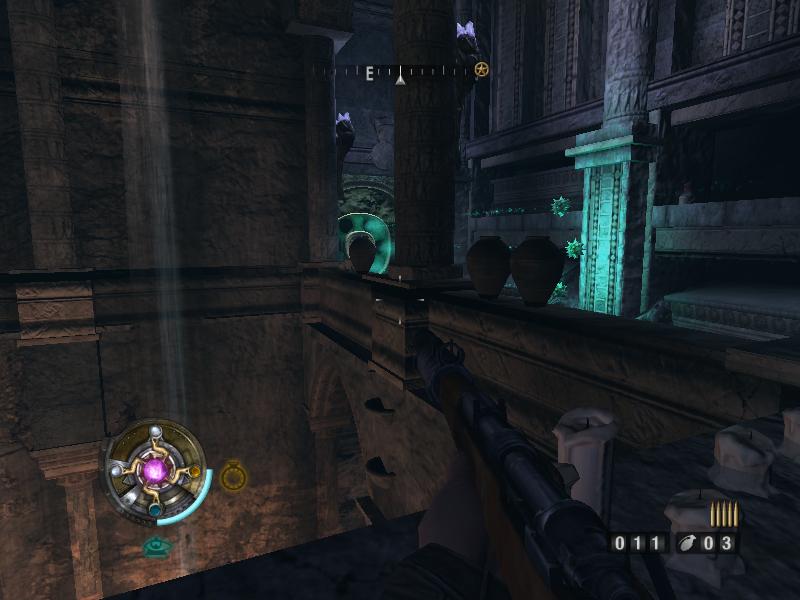Select the yellow ring power icon beside the medallion
This screenshot has width=800, height=600.
[233, 476]
